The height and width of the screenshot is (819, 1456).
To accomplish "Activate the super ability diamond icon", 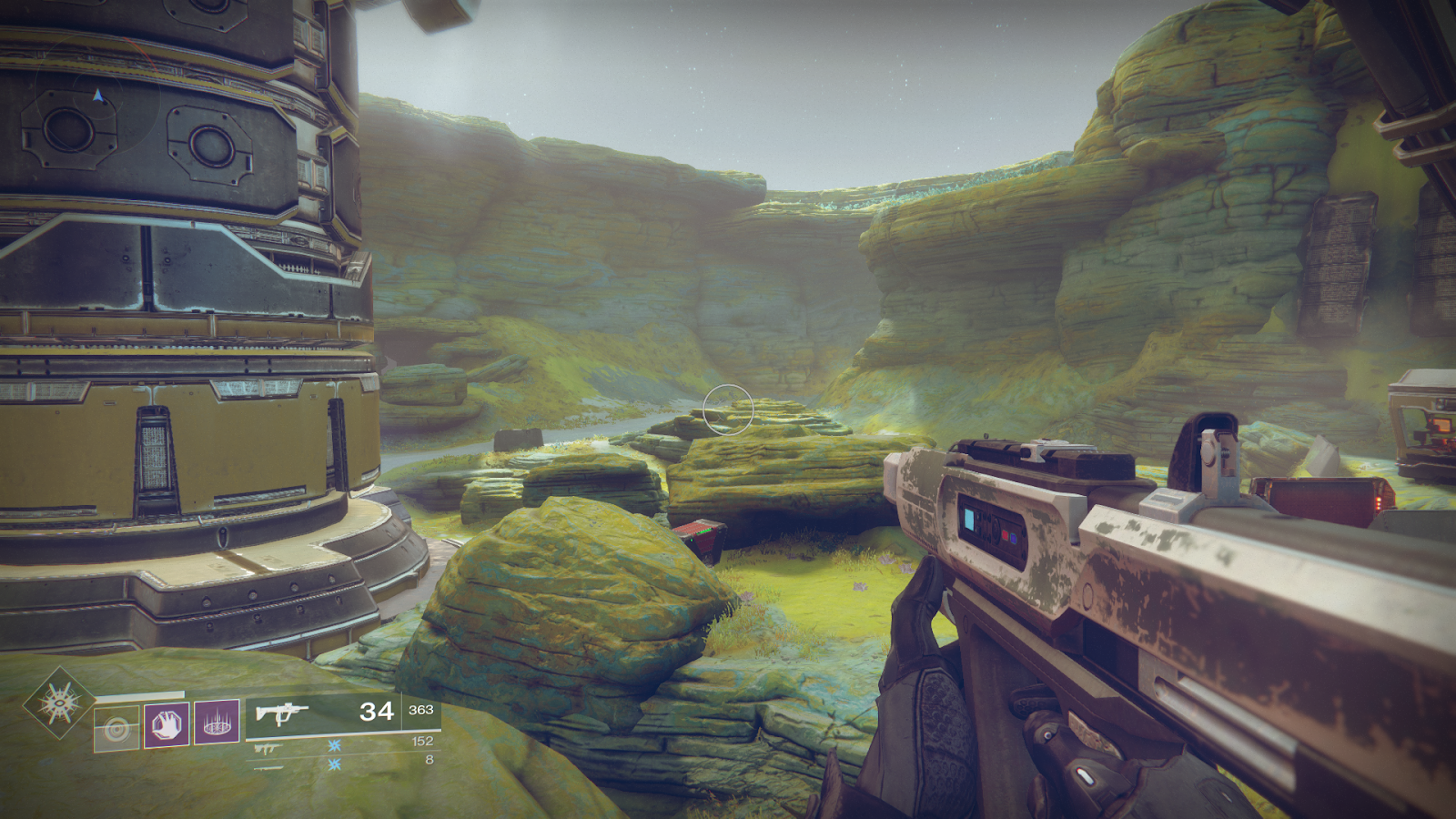I will coord(59,703).
